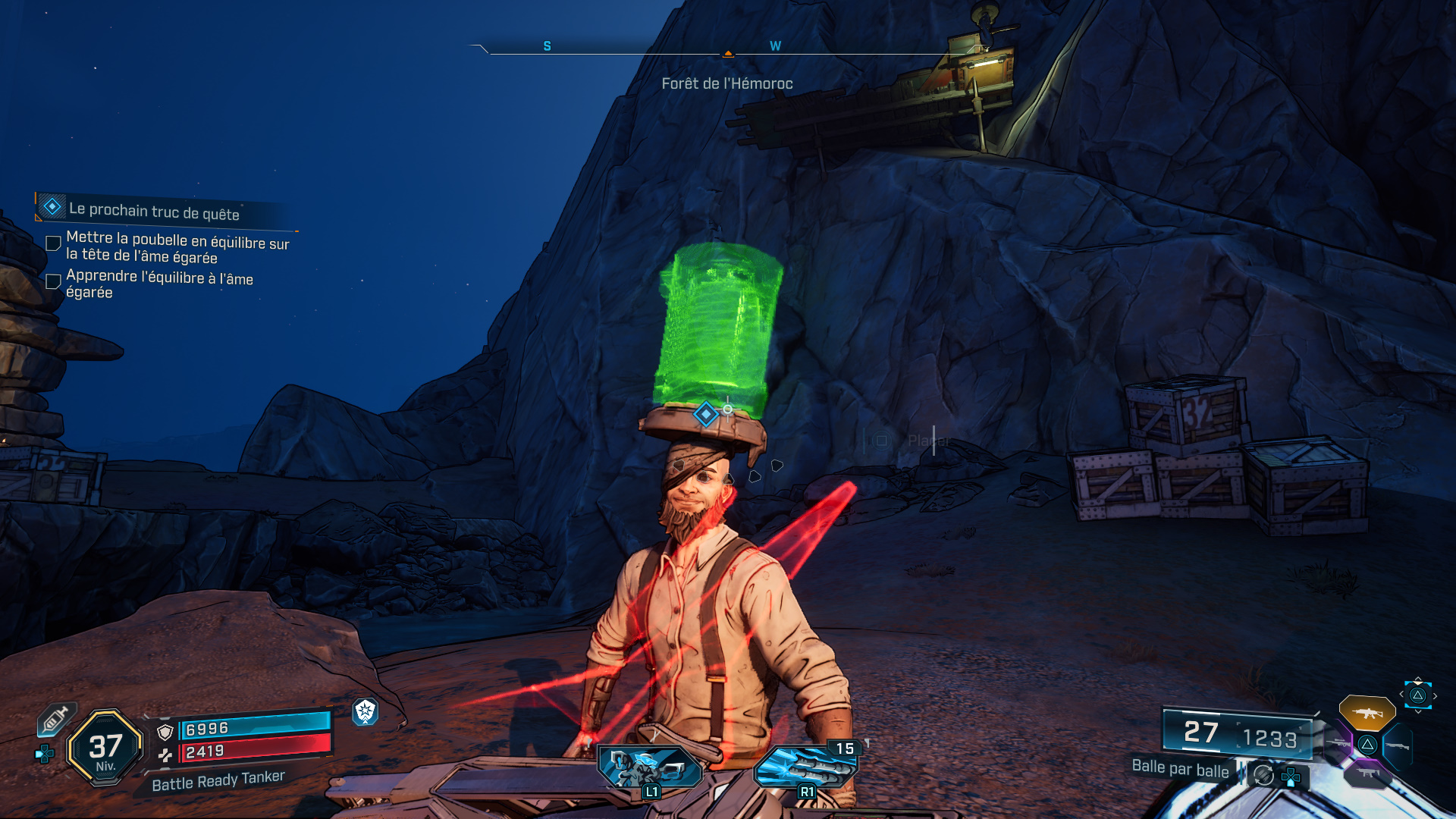The height and width of the screenshot is (819, 1456).
Task: Click the white shield buff status icon
Action: click(x=366, y=711)
